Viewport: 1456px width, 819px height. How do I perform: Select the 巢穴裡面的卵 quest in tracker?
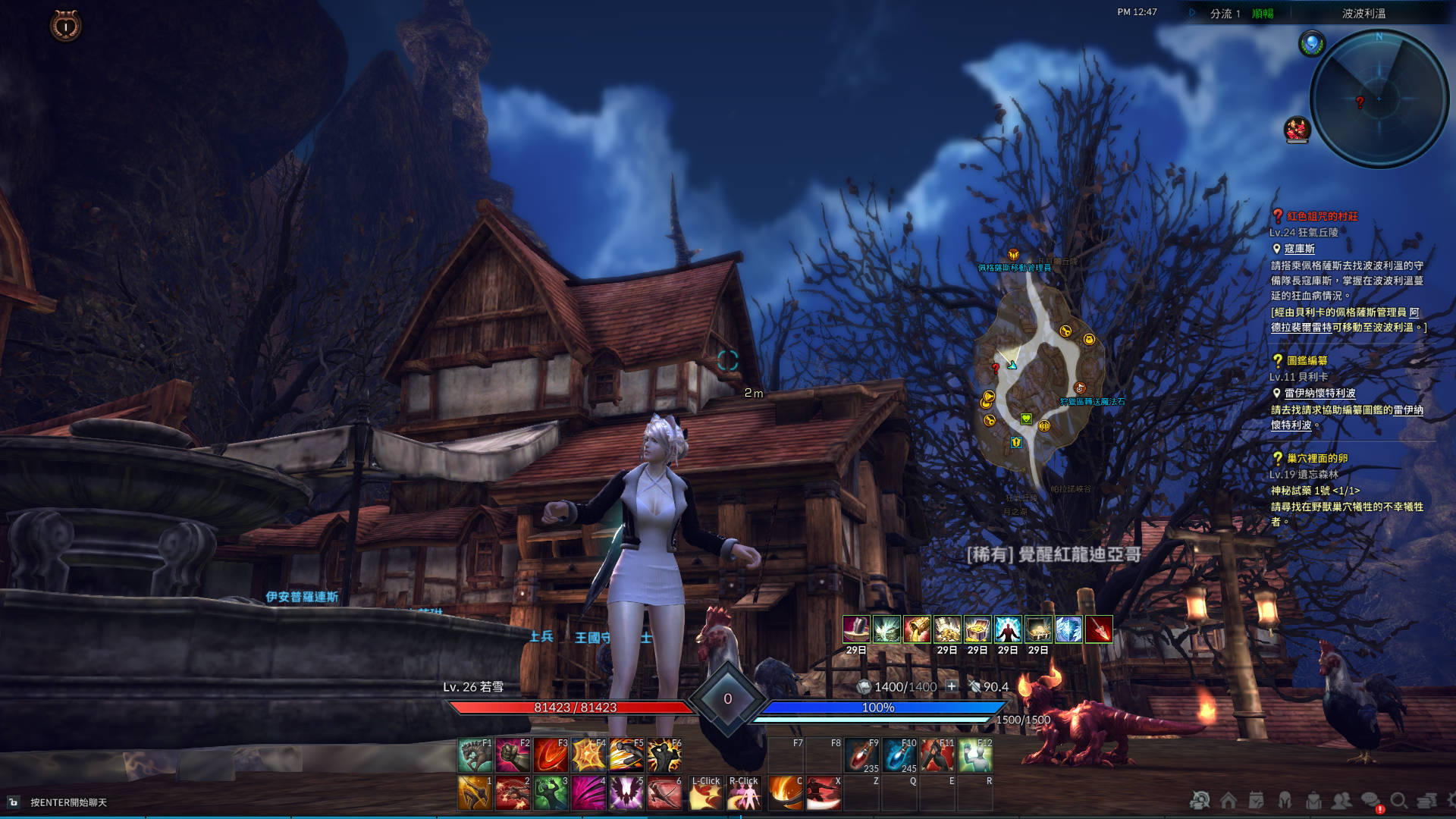[1316, 458]
